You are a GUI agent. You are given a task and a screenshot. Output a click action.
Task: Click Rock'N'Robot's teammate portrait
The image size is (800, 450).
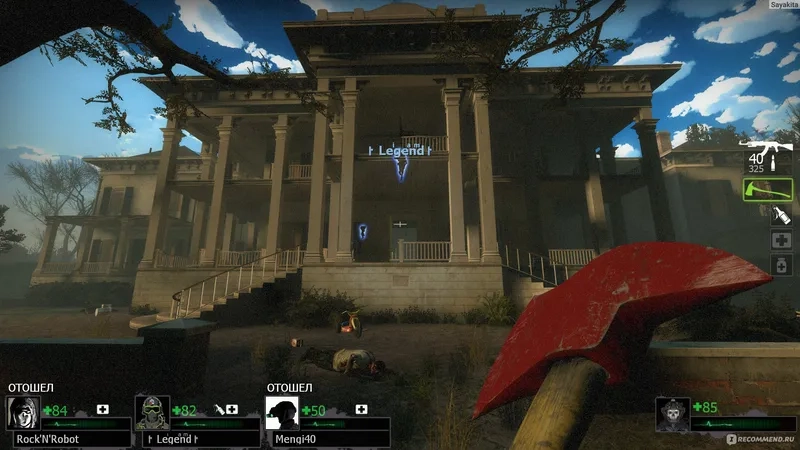pyautogui.click(x=22, y=411)
